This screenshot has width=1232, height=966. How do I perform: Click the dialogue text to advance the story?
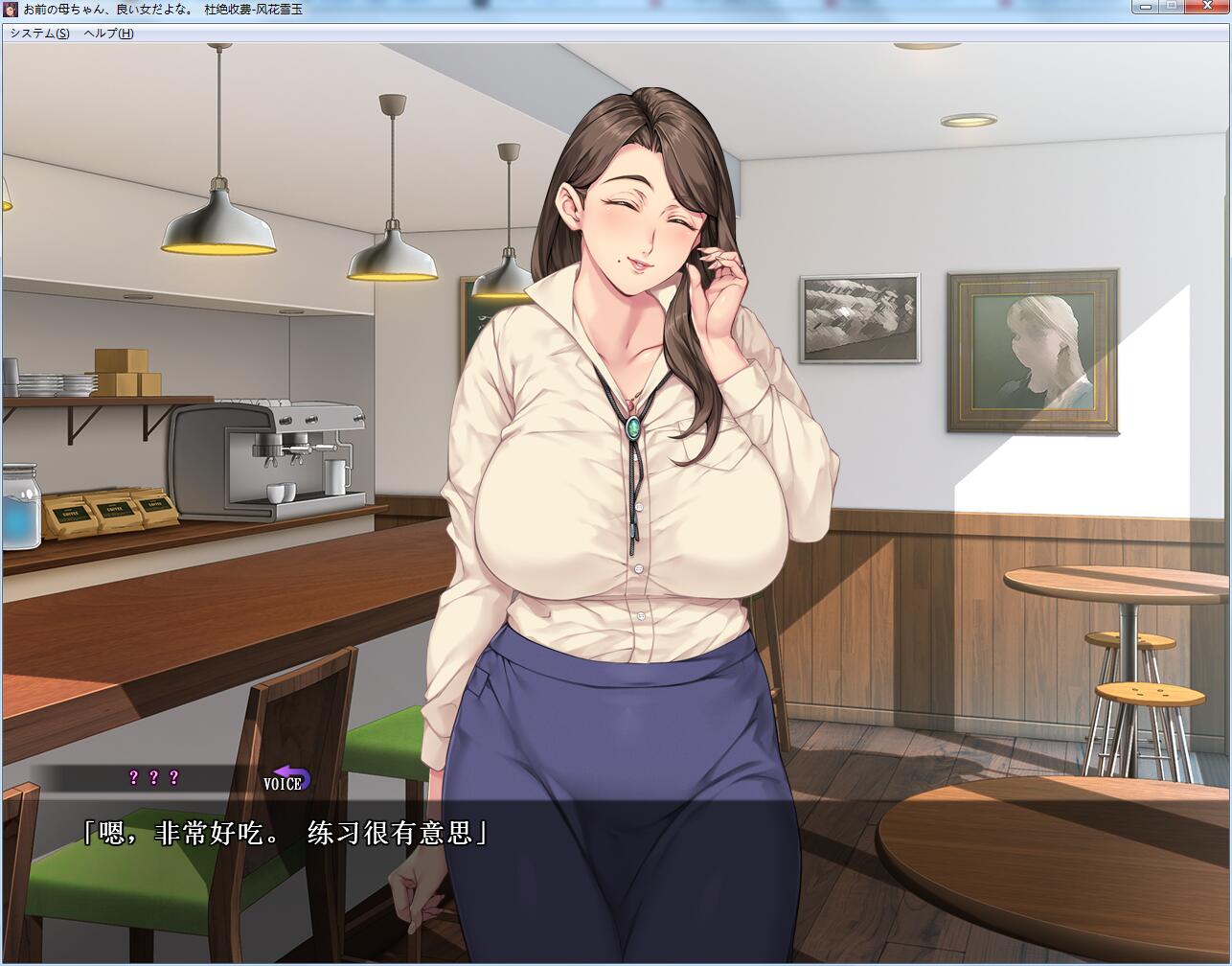pyautogui.click(x=285, y=832)
